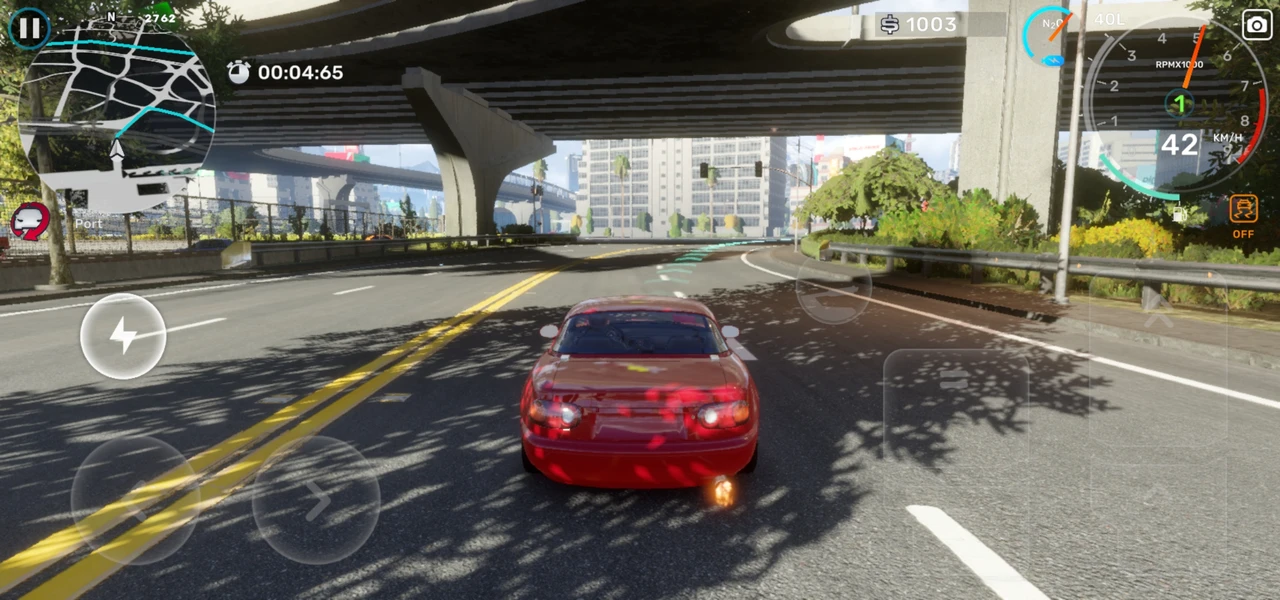Steer left with the left arrow button
The image size is (1280, 600).
click(135, 500)
